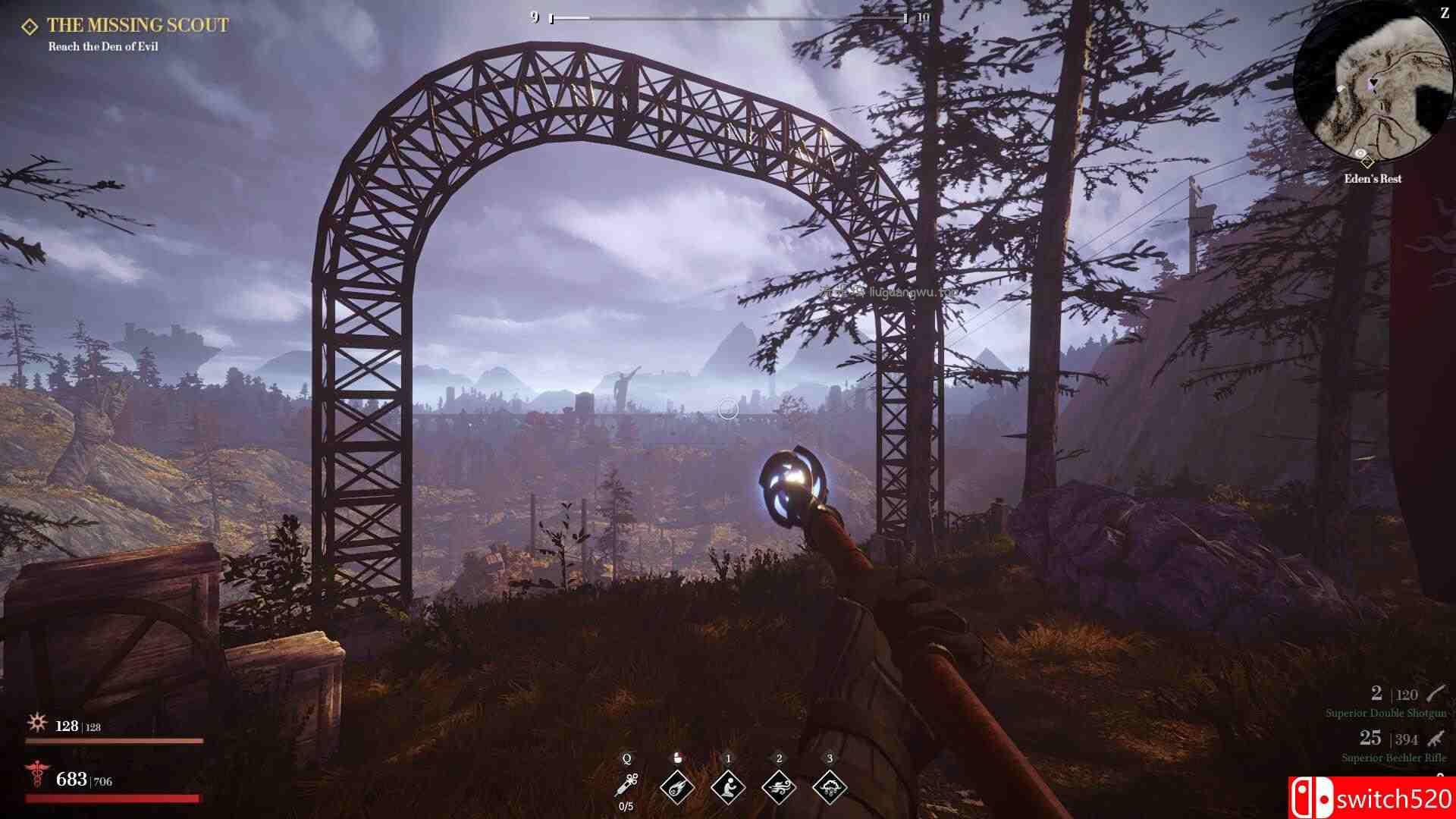Activate the storm cloud spell
Screen dimensions: 1456x819
point(830,786)
